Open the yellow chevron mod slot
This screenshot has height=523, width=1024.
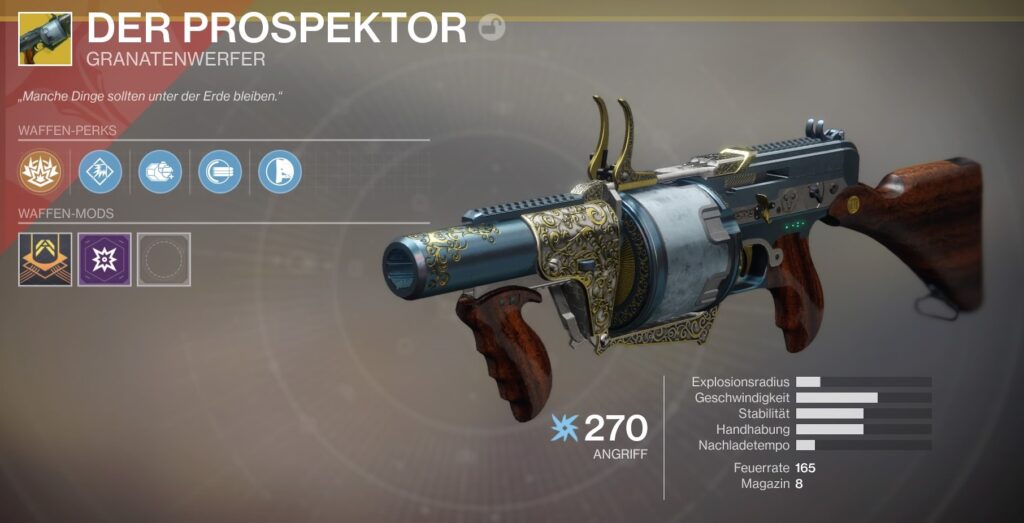(45, 259)
